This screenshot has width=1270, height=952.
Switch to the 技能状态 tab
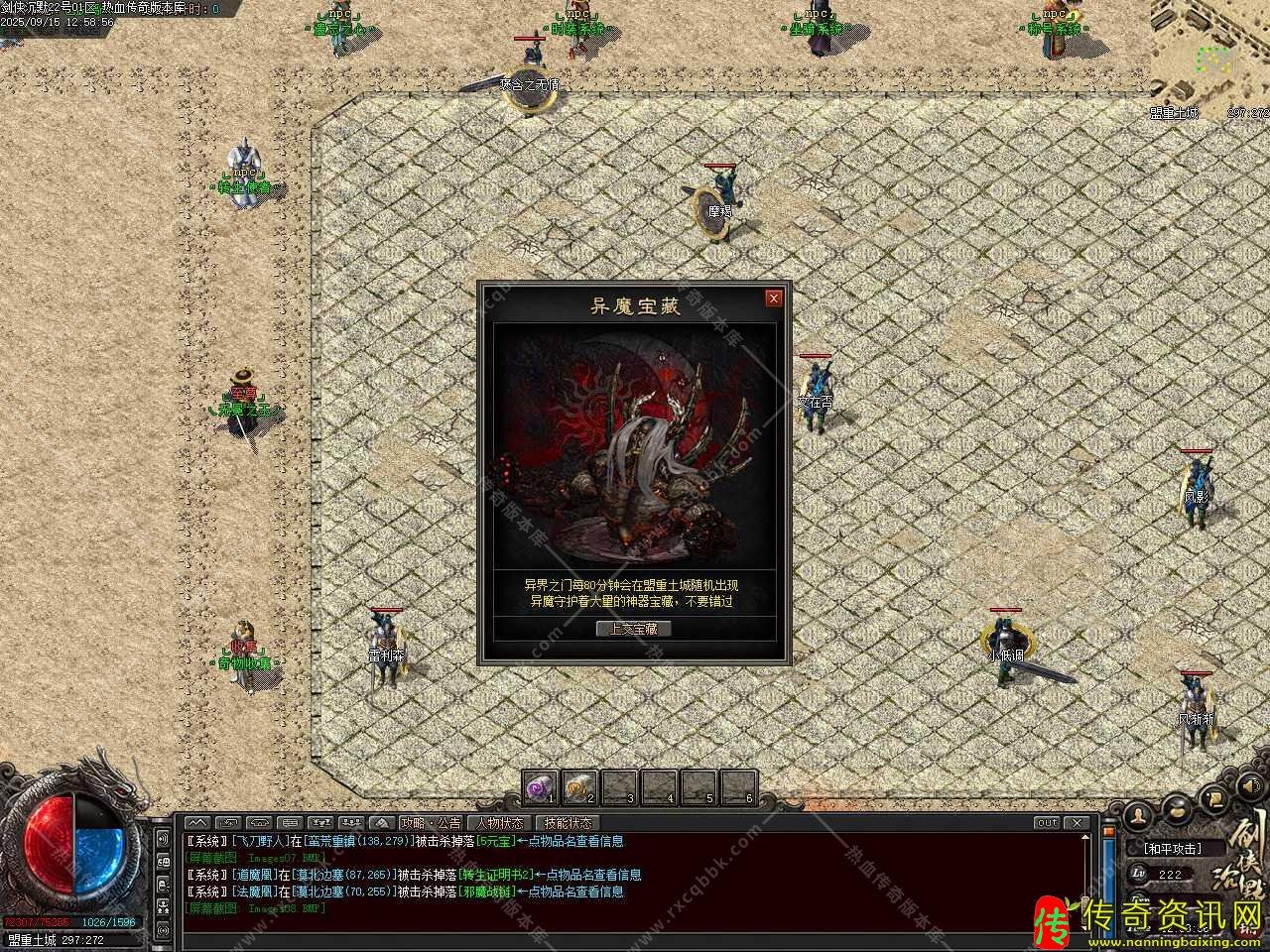[569, 823]
